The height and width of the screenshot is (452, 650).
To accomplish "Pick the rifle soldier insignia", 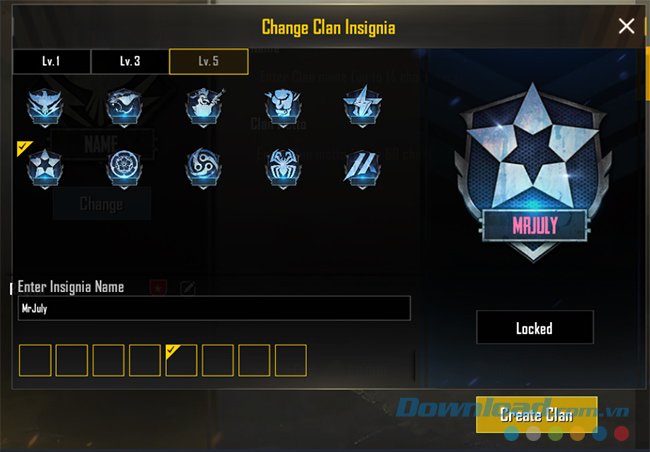I will point(203,107).
